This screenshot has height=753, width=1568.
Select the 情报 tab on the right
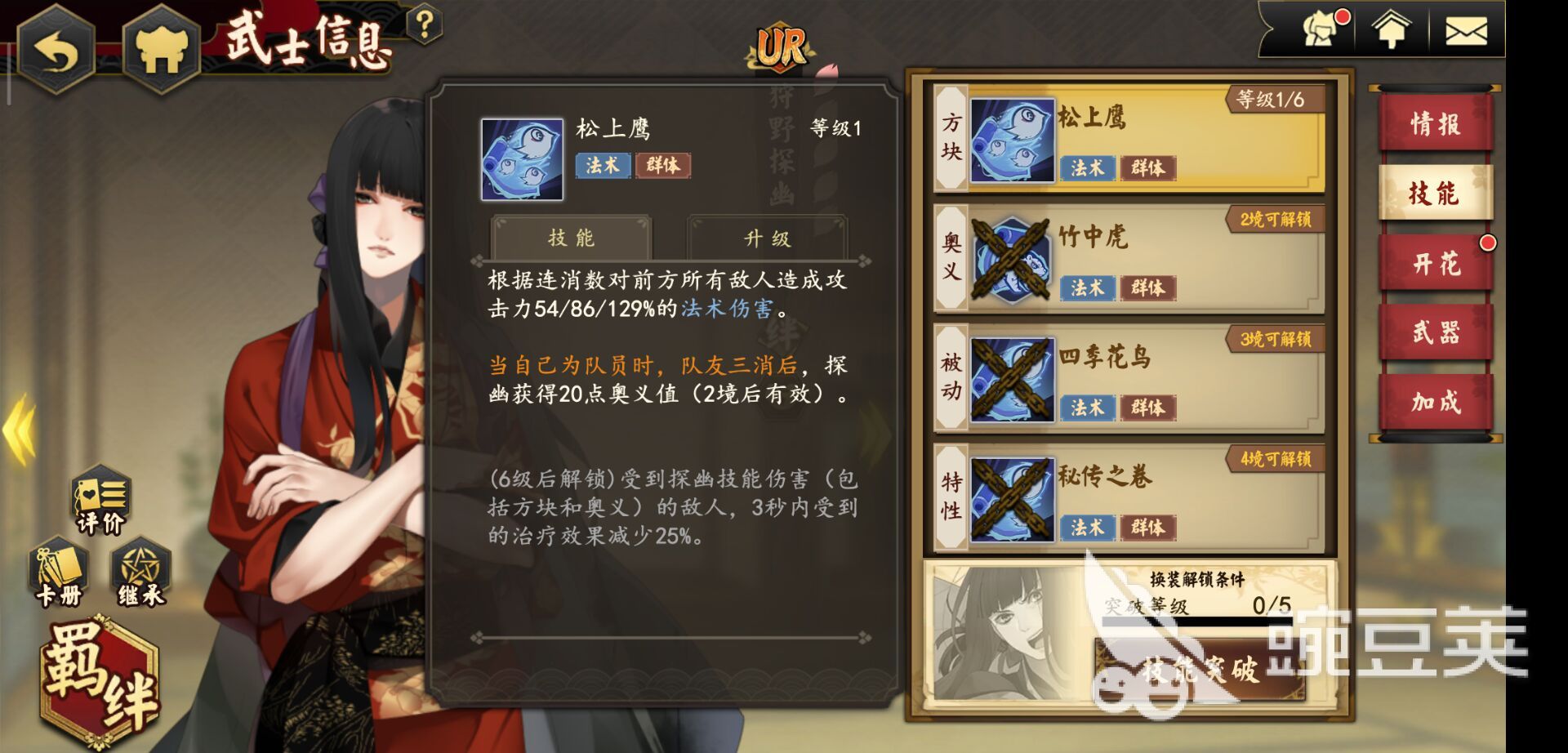1435,124
